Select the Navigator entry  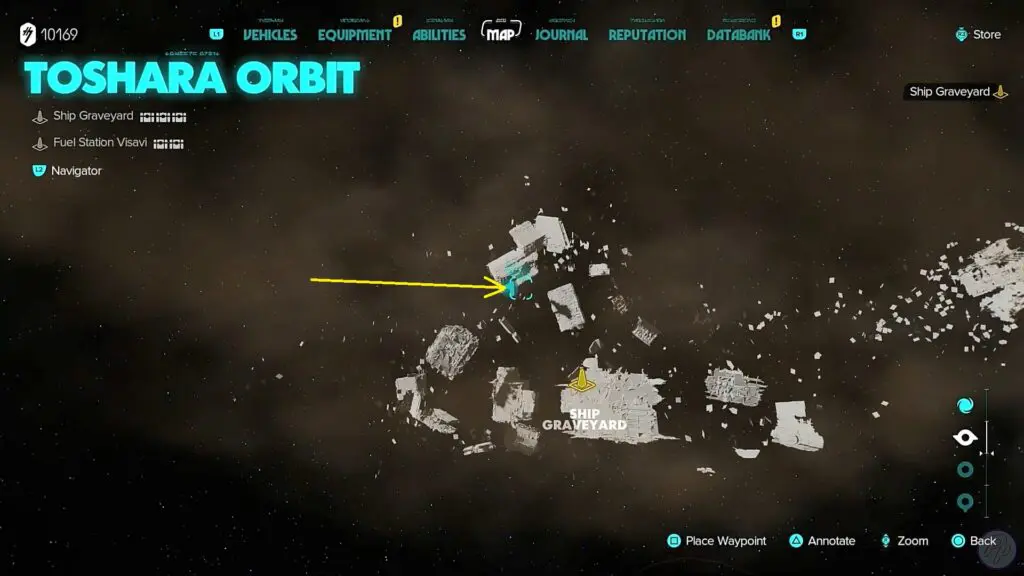point(76,171)
